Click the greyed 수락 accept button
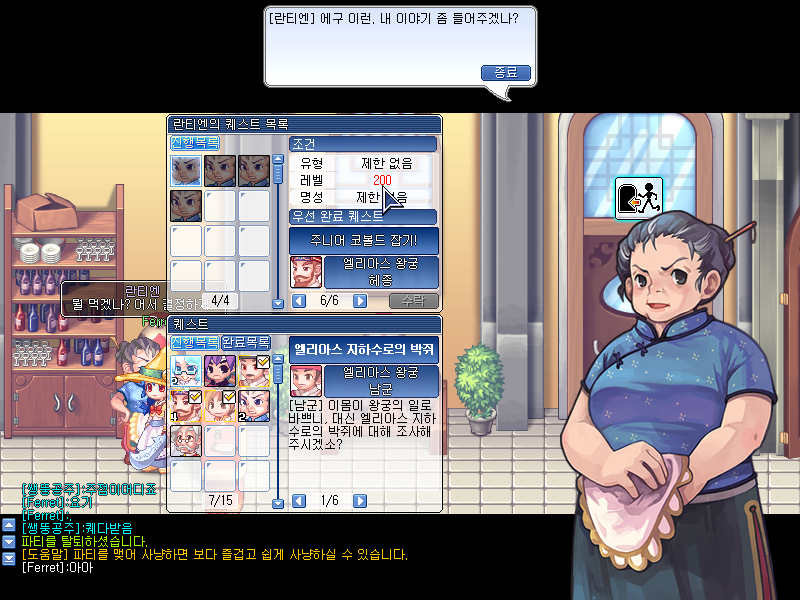 pos(413,301)
